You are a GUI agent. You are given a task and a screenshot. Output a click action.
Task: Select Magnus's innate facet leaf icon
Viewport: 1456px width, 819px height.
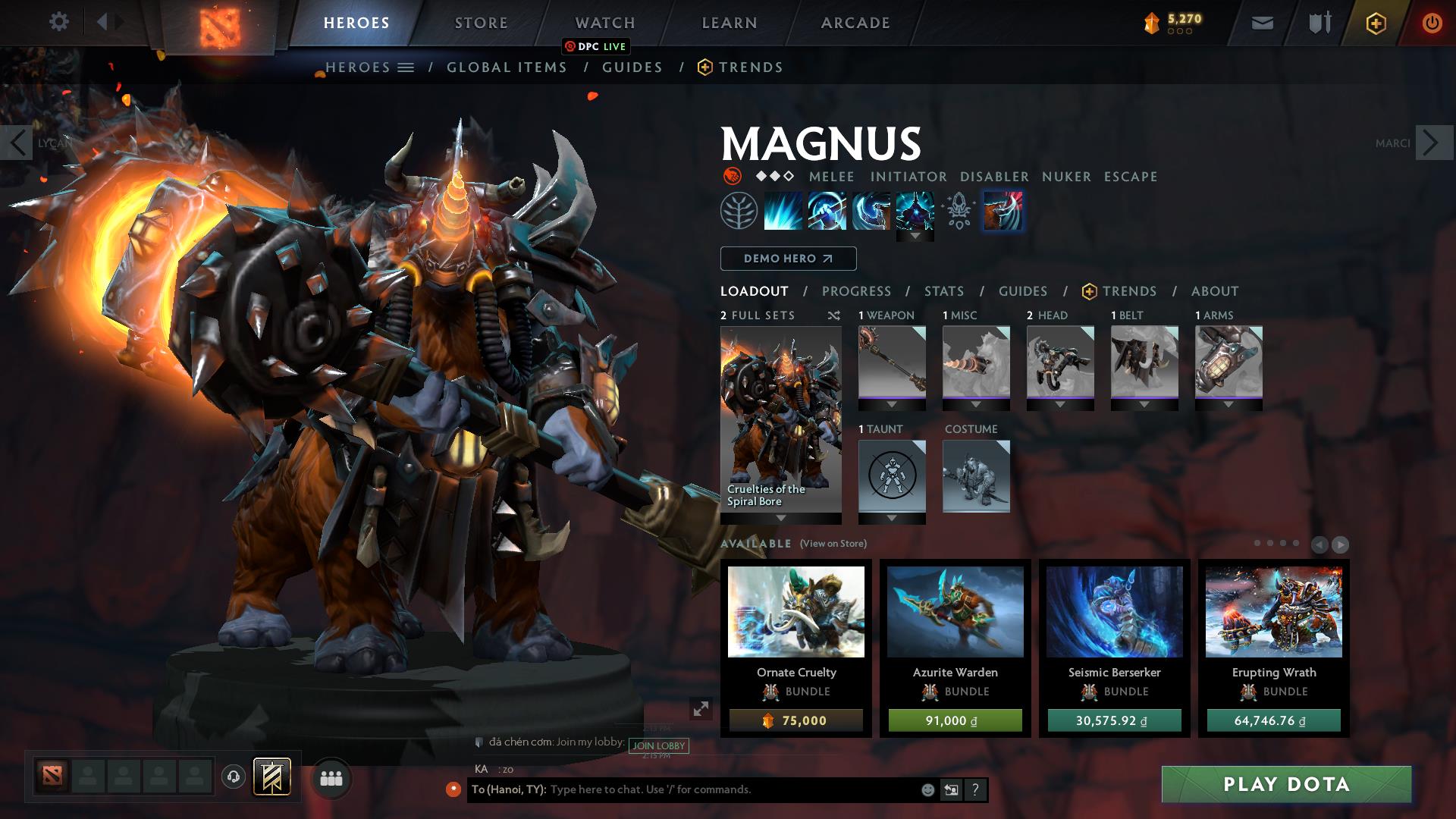(x=737, y=211)
